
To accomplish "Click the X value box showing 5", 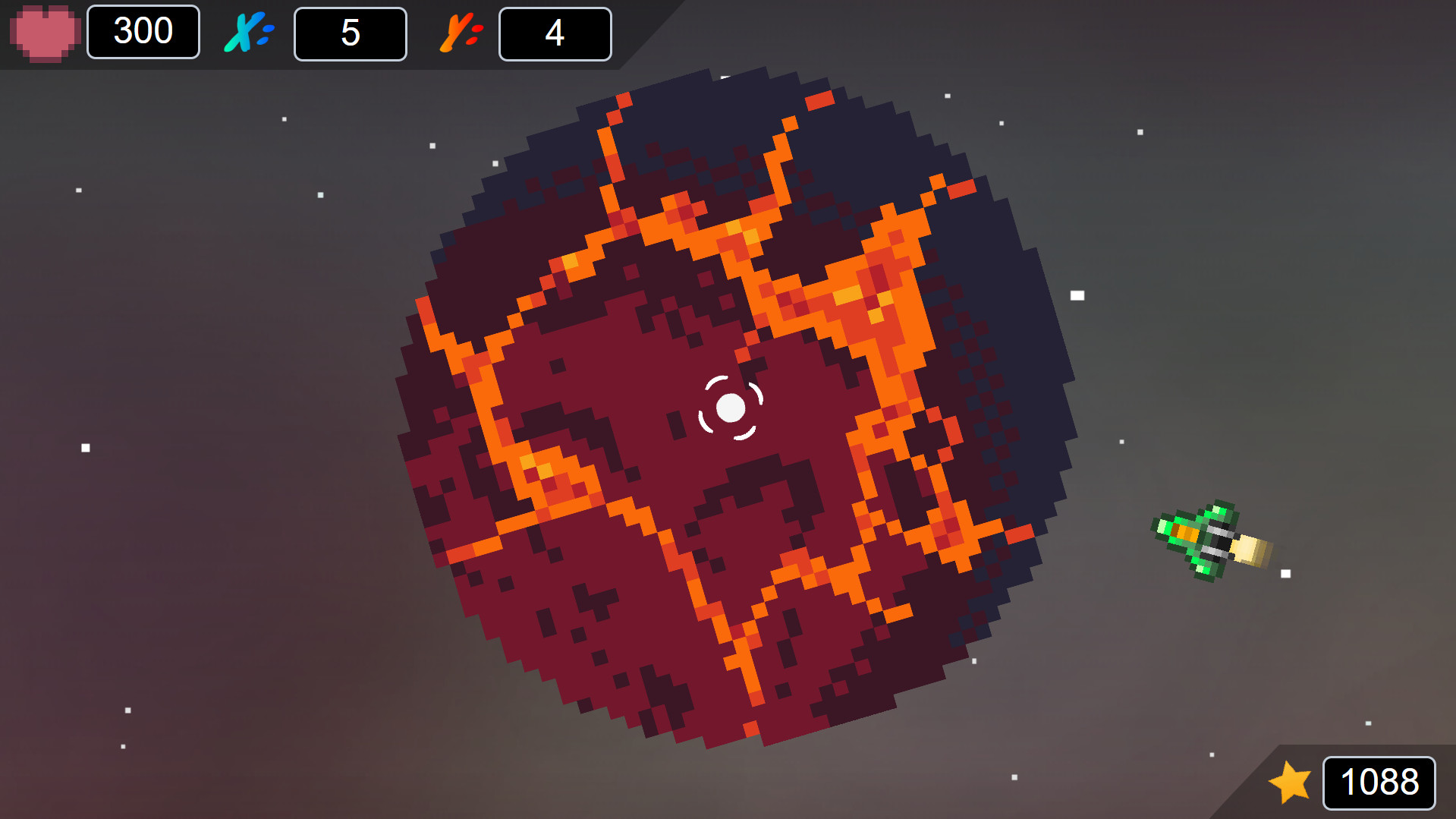I will [x=350, y=32].
